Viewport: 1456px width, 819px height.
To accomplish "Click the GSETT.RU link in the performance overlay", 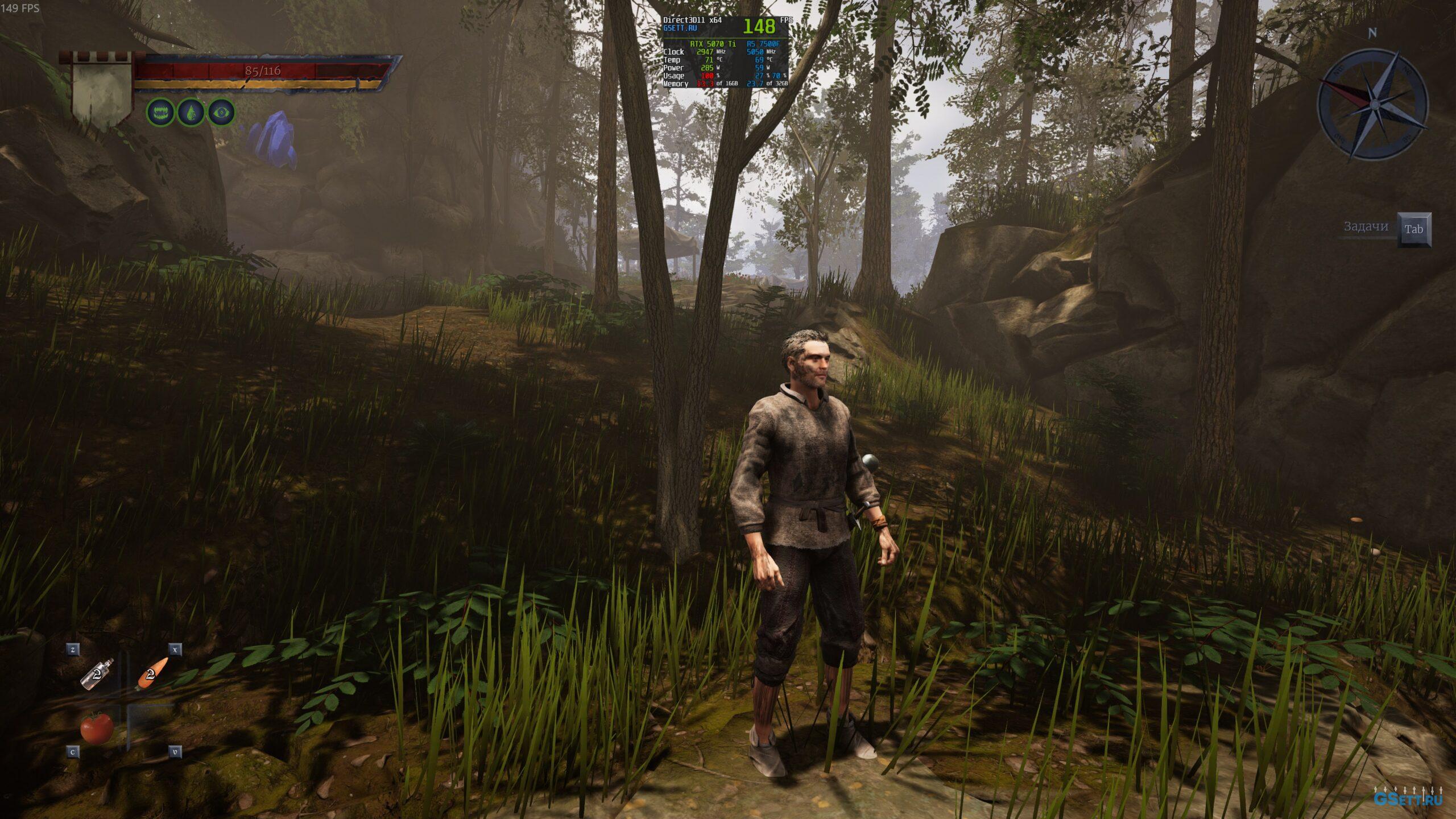I will click(680, 28).
